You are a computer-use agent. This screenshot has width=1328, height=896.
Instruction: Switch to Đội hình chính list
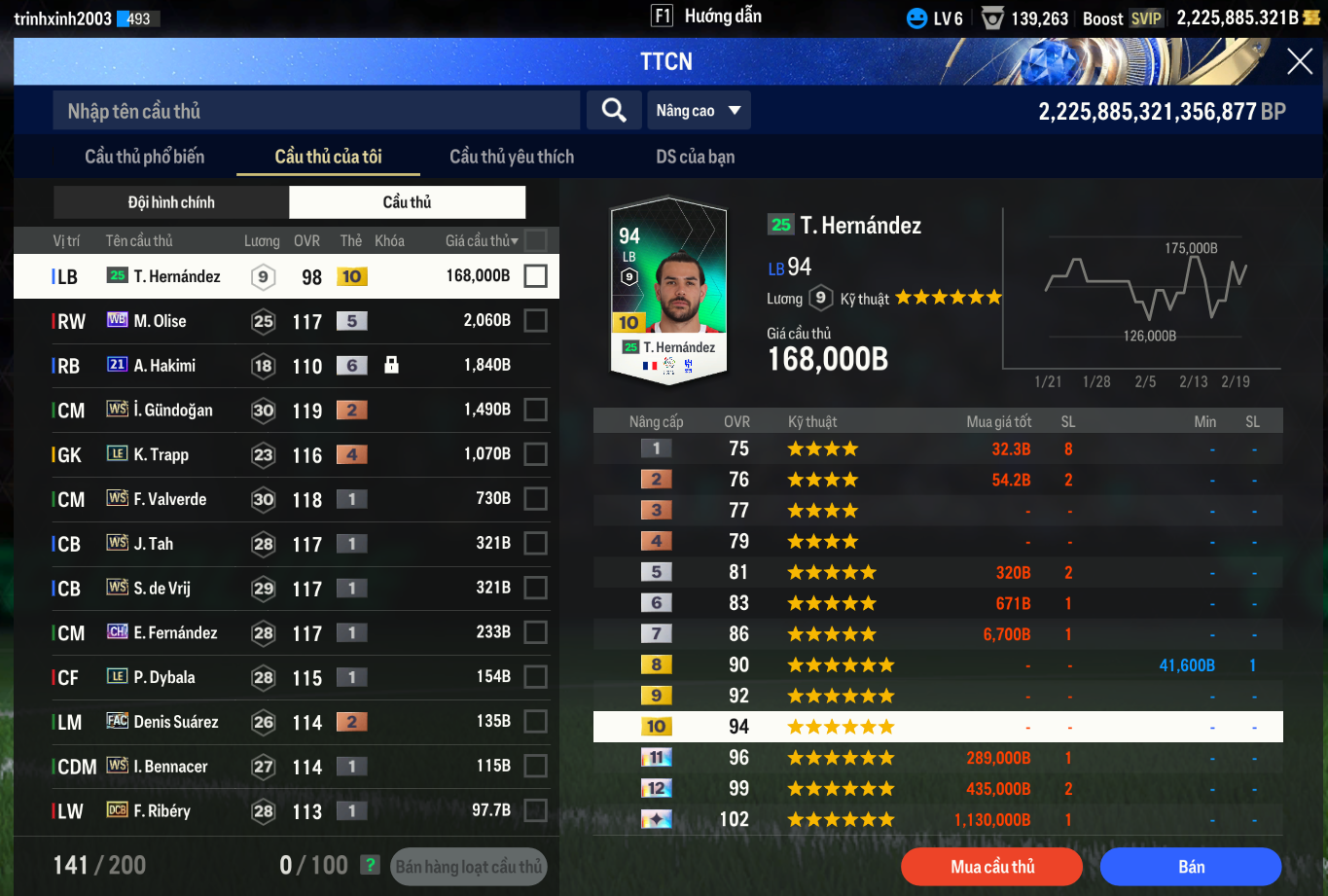(x=171, y=202)
